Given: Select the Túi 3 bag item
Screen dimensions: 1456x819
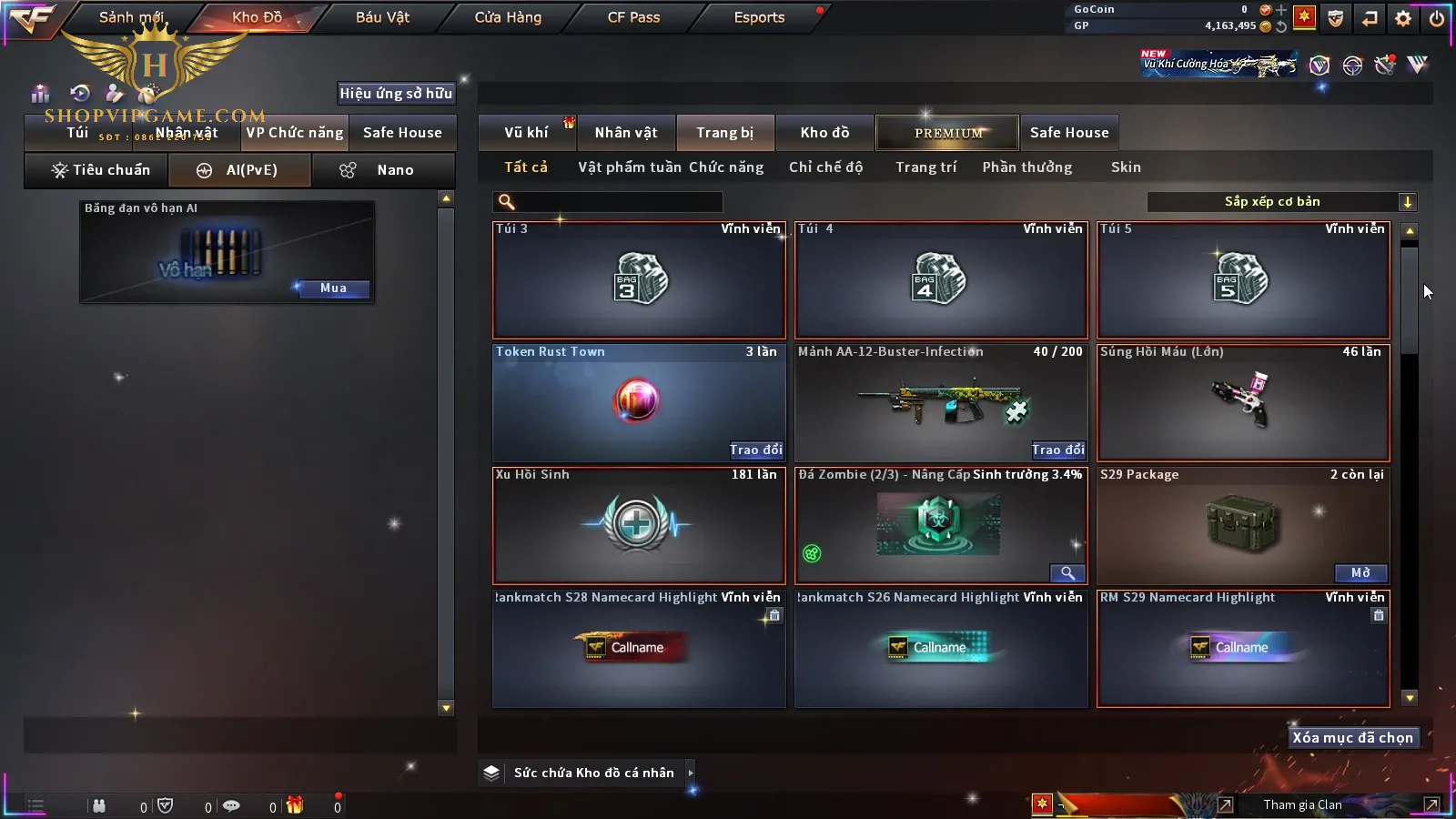Looking at the screenshot, I should pos(639,280).
